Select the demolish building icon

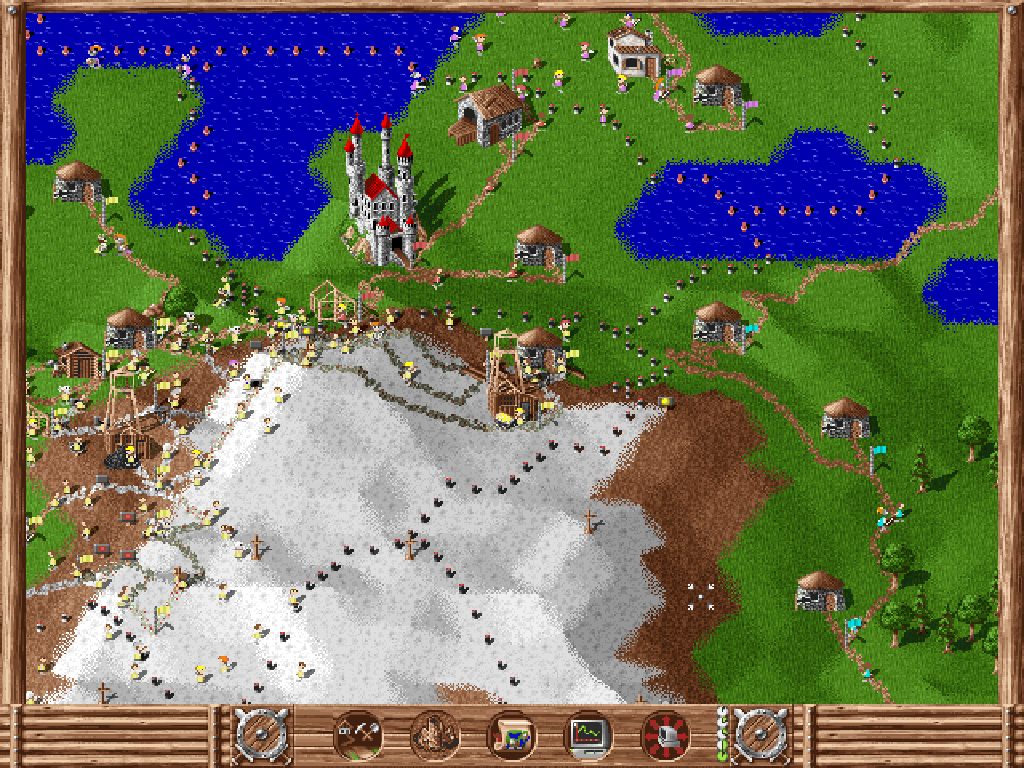pos(434,737)
